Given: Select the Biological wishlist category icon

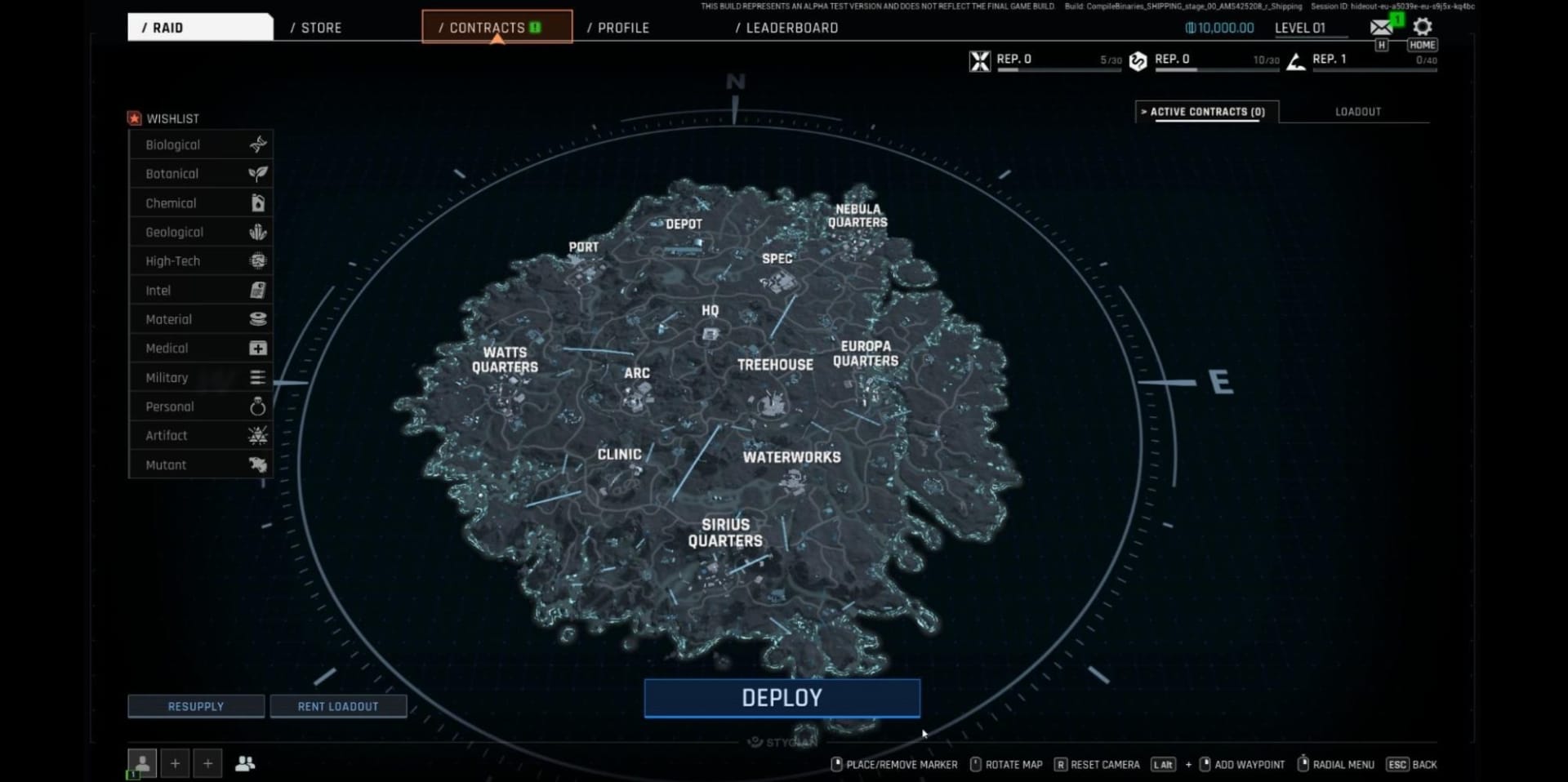Looking at the screenshot, I should pyautogui.click(x=258, y=144).
